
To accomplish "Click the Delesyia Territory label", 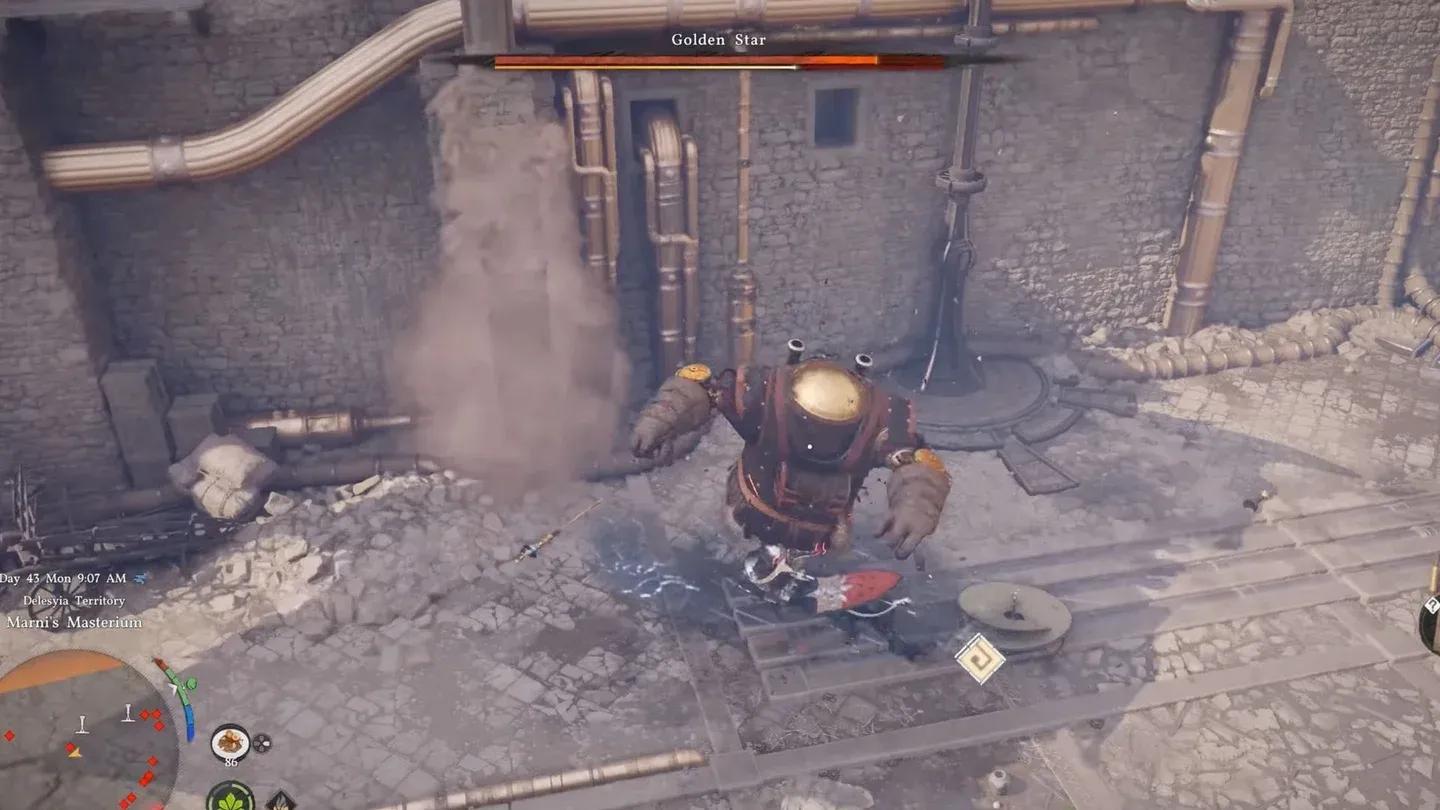I will (x=74, y=600).
